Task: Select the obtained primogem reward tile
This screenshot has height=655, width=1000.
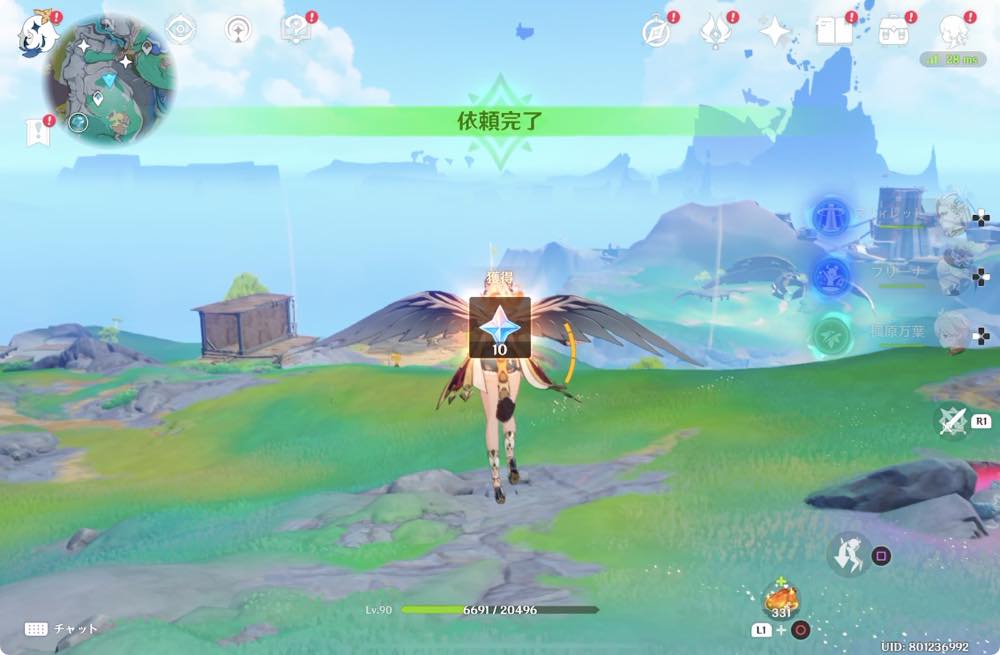Action: point(499,327)
